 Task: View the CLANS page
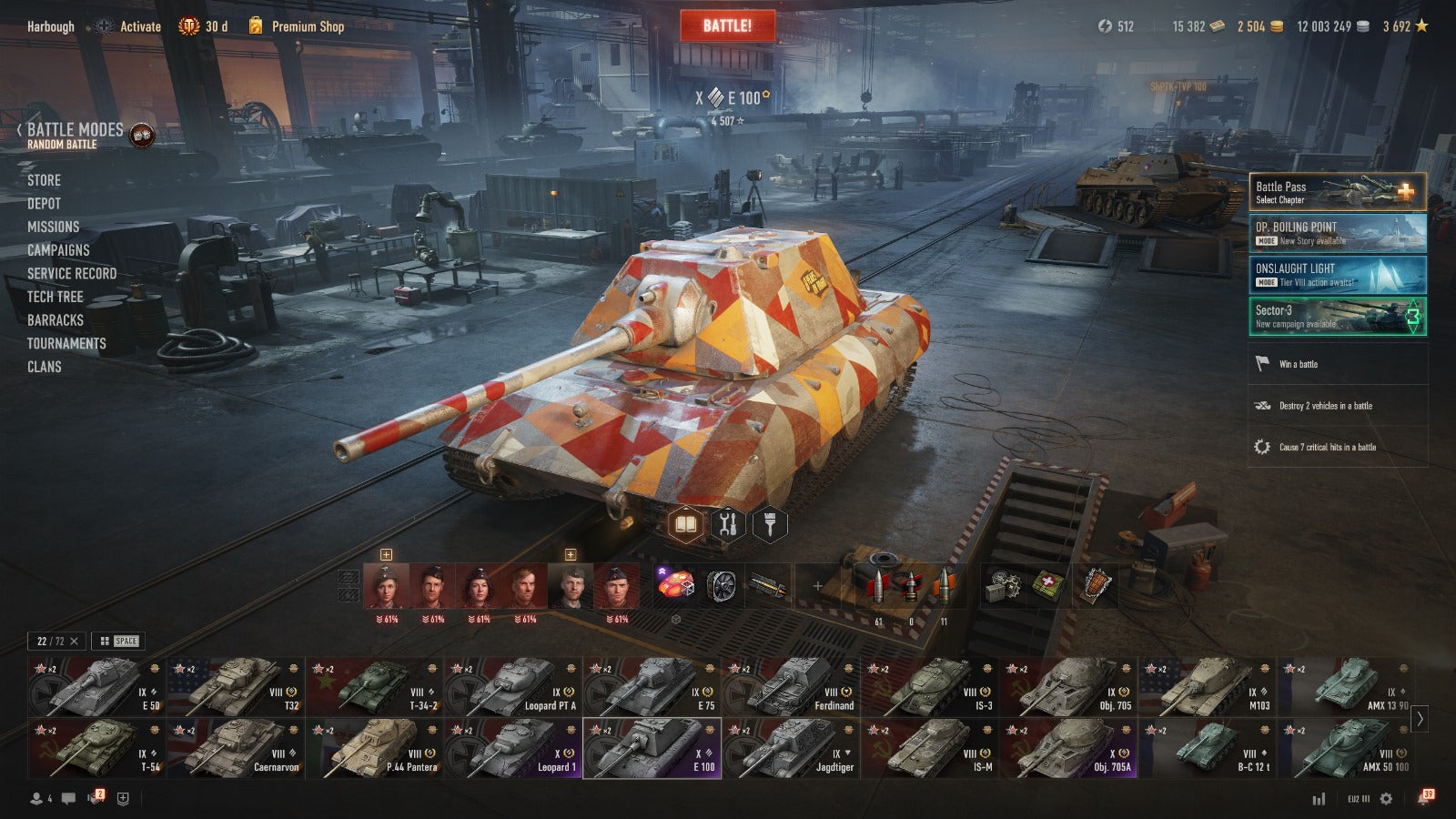pyautogui.click(x=44, y=367)
